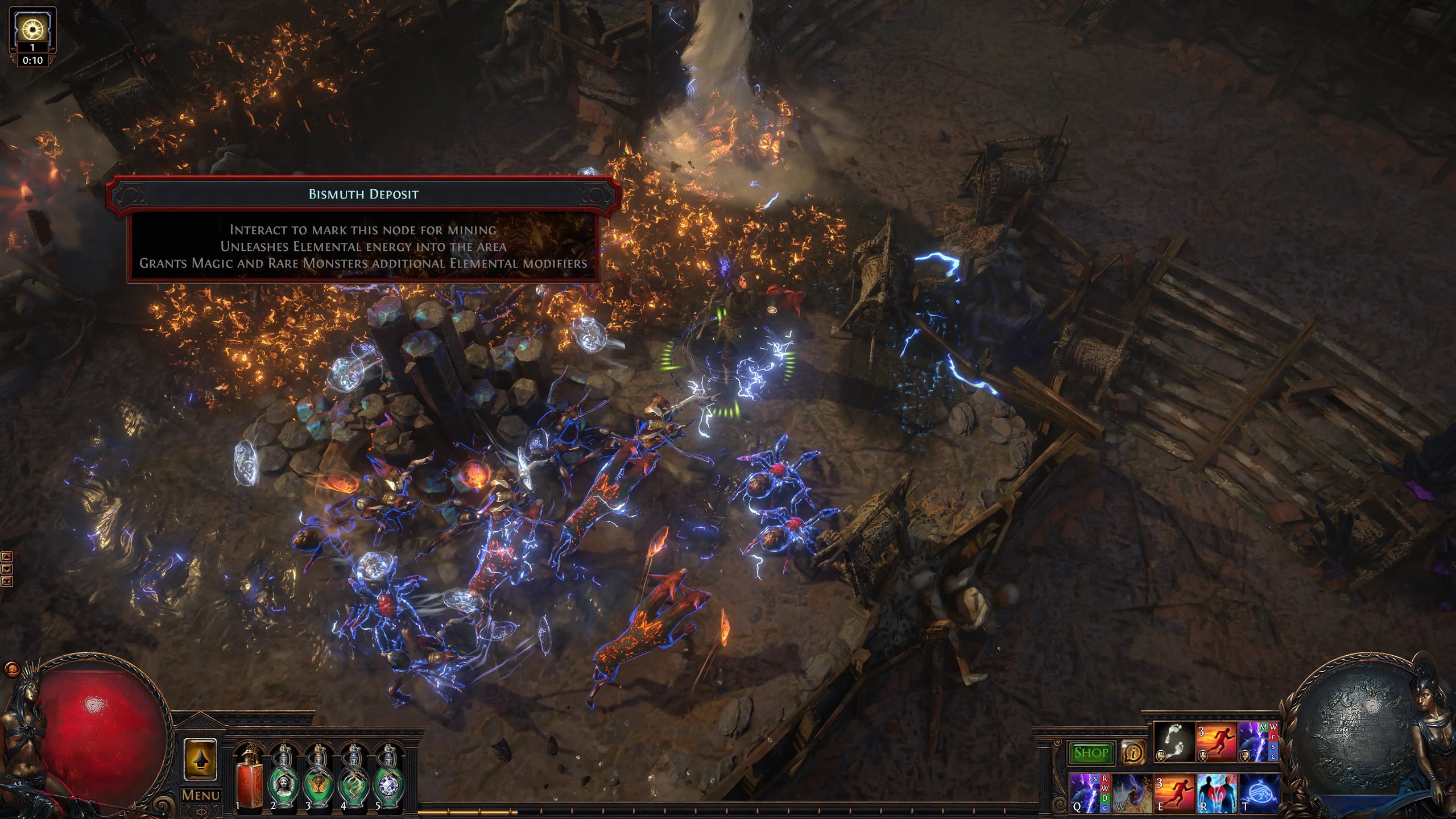Activate the stormy figure skill bound to W
This screenshot has height=819, width=1456.
tap(1131, 793)
